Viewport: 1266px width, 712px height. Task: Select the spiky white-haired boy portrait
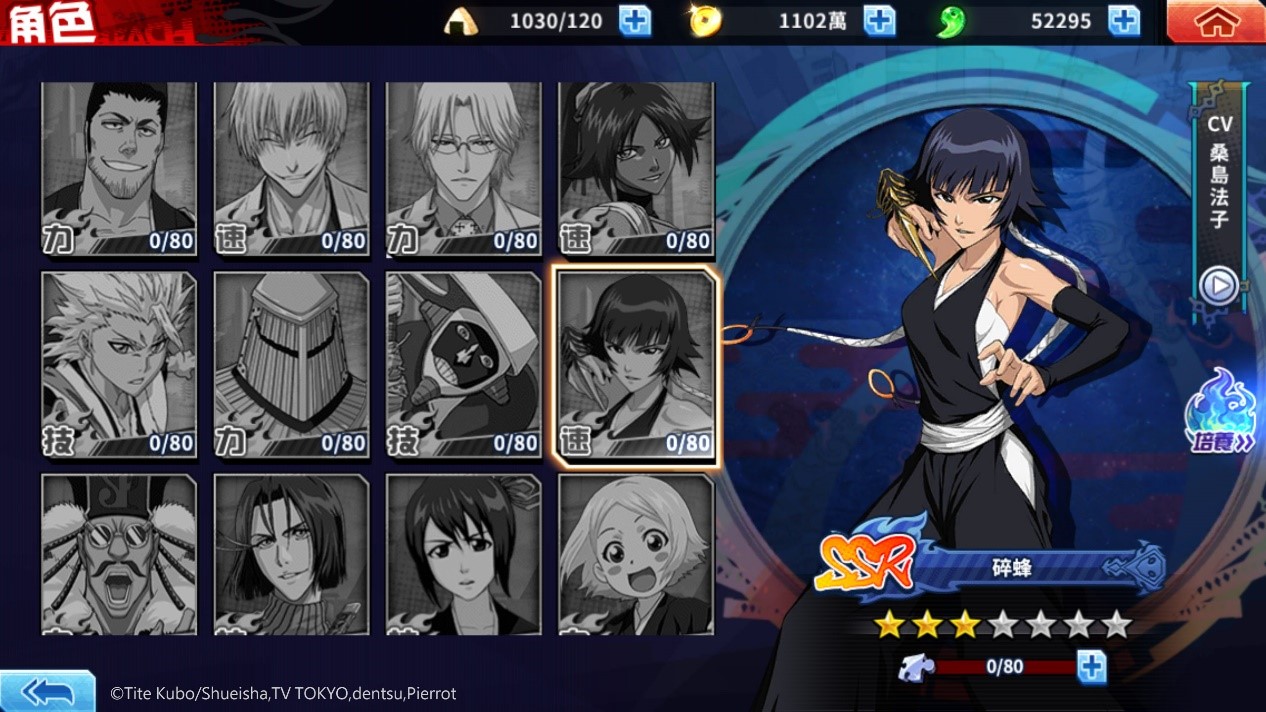tap(119, 365)
